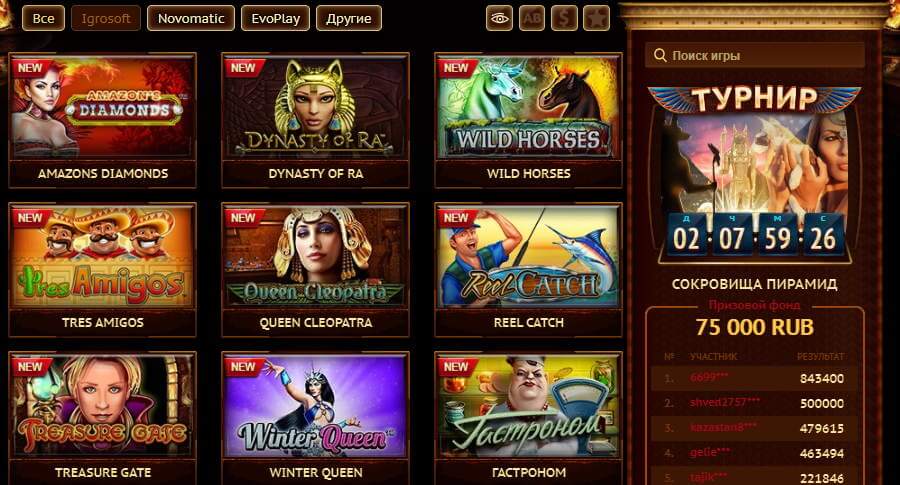Screen dimensions: 900x485
Task: Start the Reel Catch fishing slot
Action: (528, 258)
